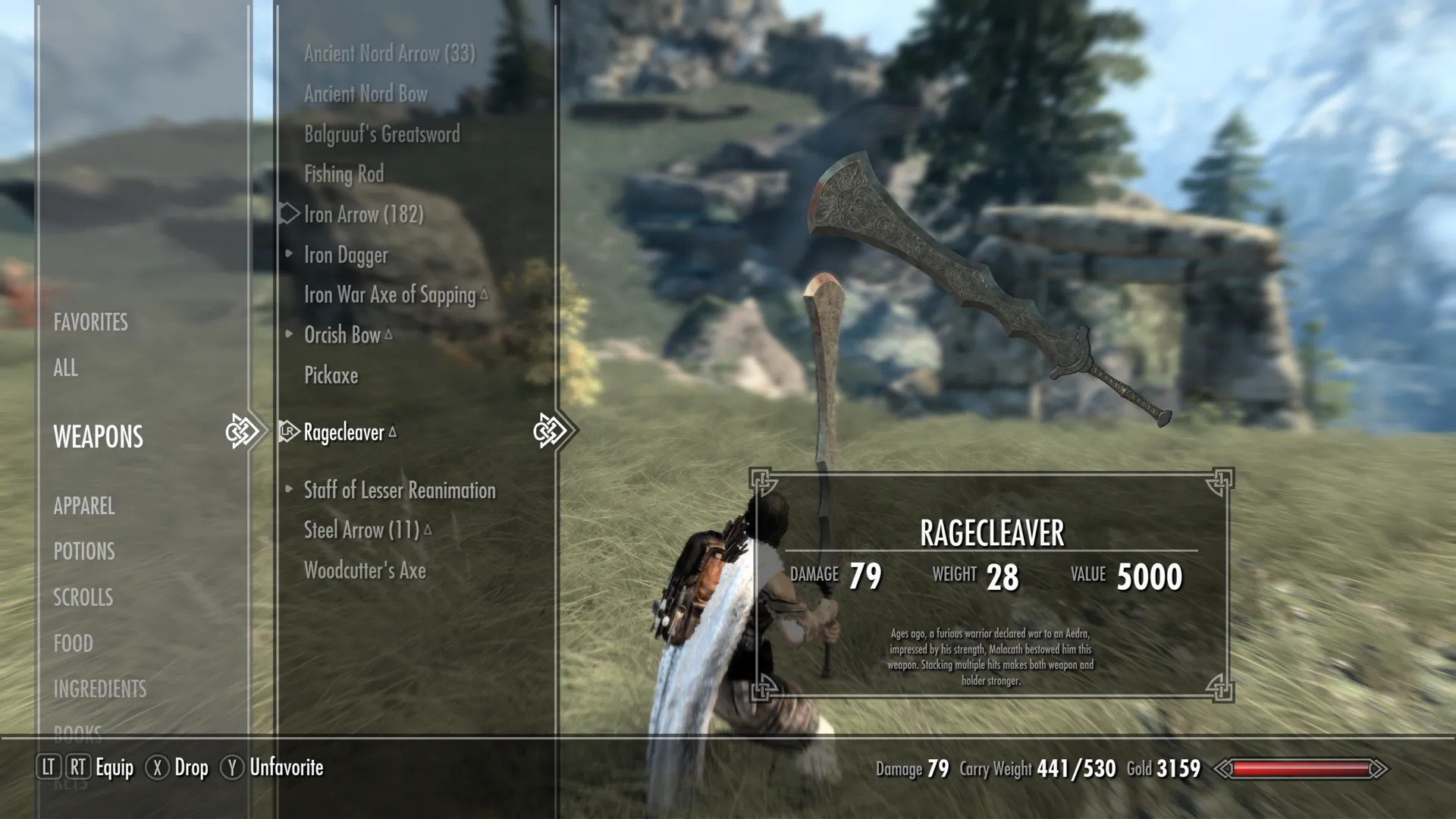Open the Apparel category
The width and height of the screenshot is (1456, 819).
(x=84, y=506)
